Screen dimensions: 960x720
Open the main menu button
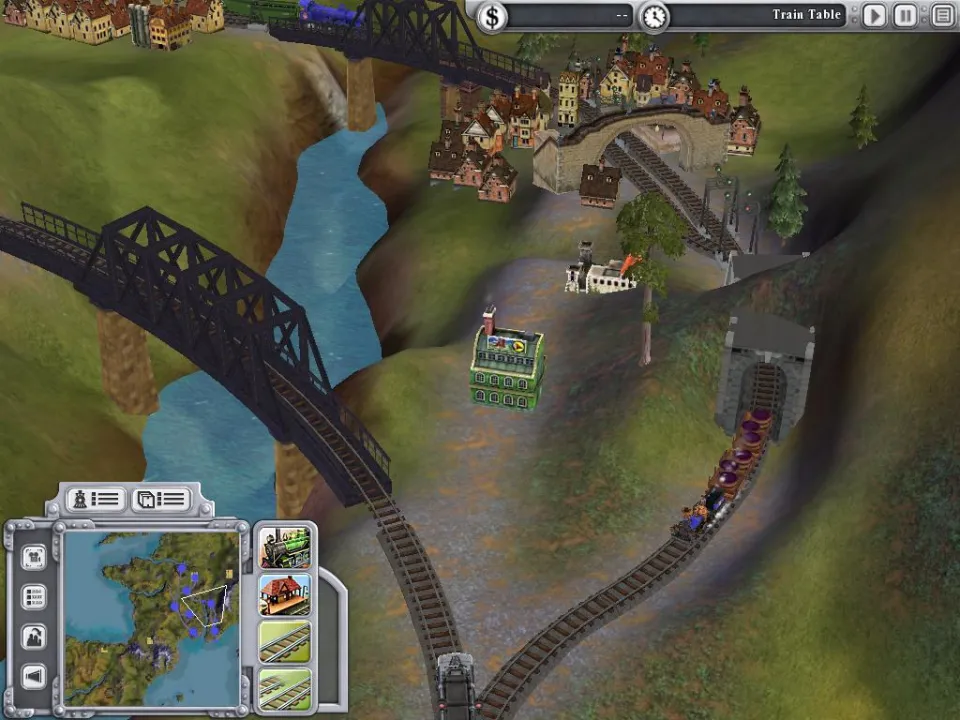[942, 16]
